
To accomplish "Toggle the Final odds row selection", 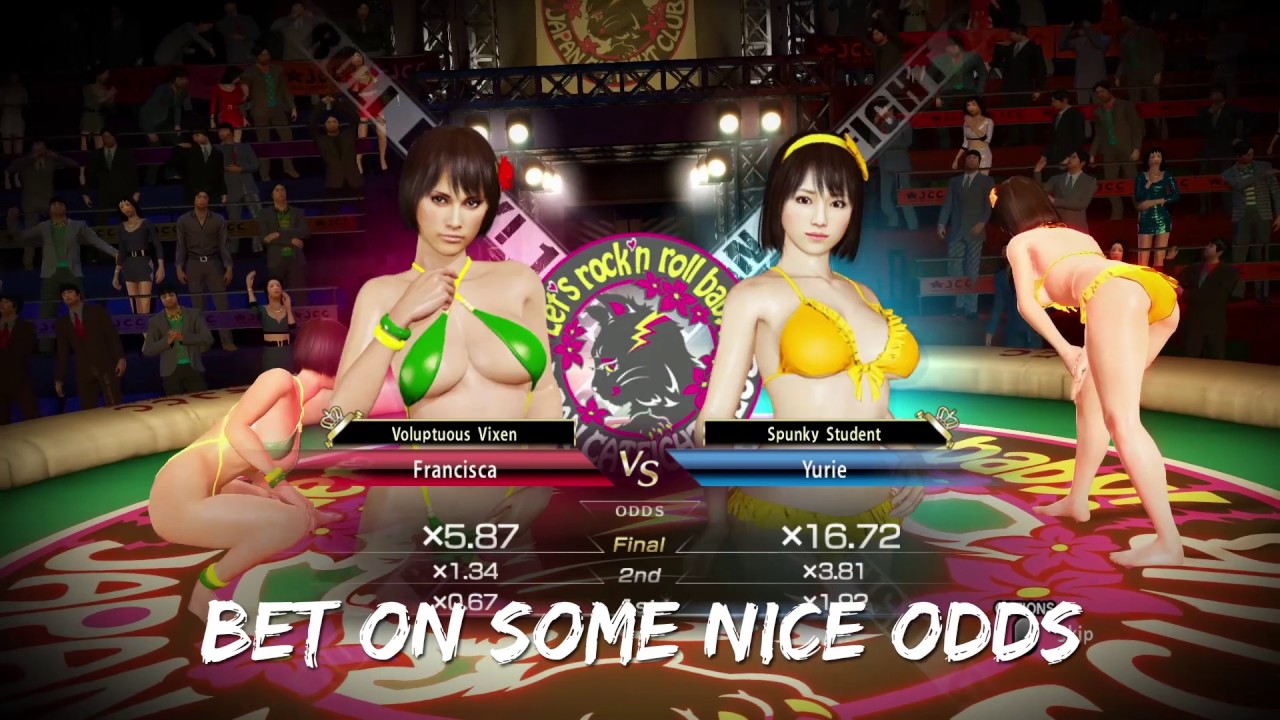I will click(640, 543).
